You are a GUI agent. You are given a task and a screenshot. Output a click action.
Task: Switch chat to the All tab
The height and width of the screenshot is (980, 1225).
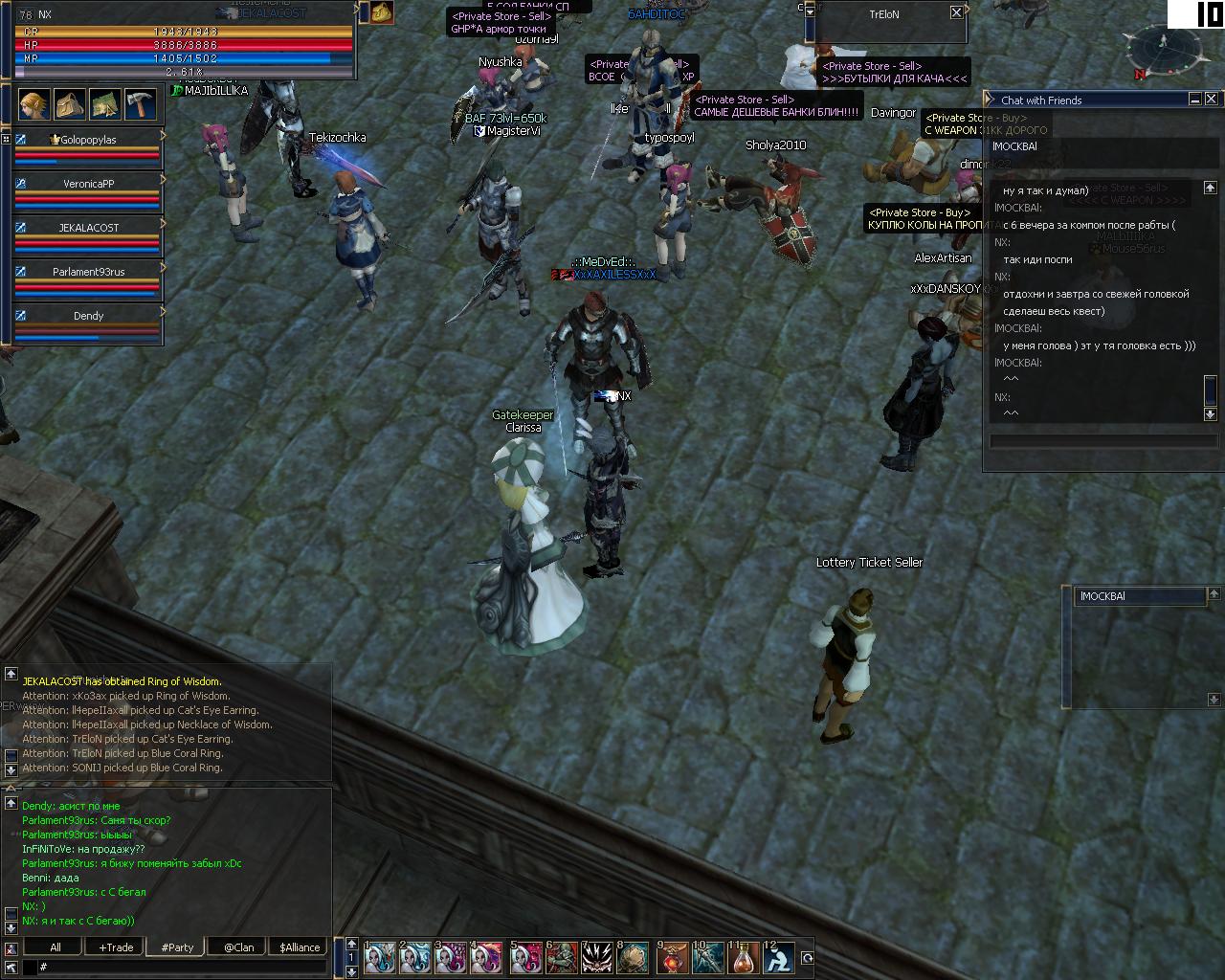point(56,947)
